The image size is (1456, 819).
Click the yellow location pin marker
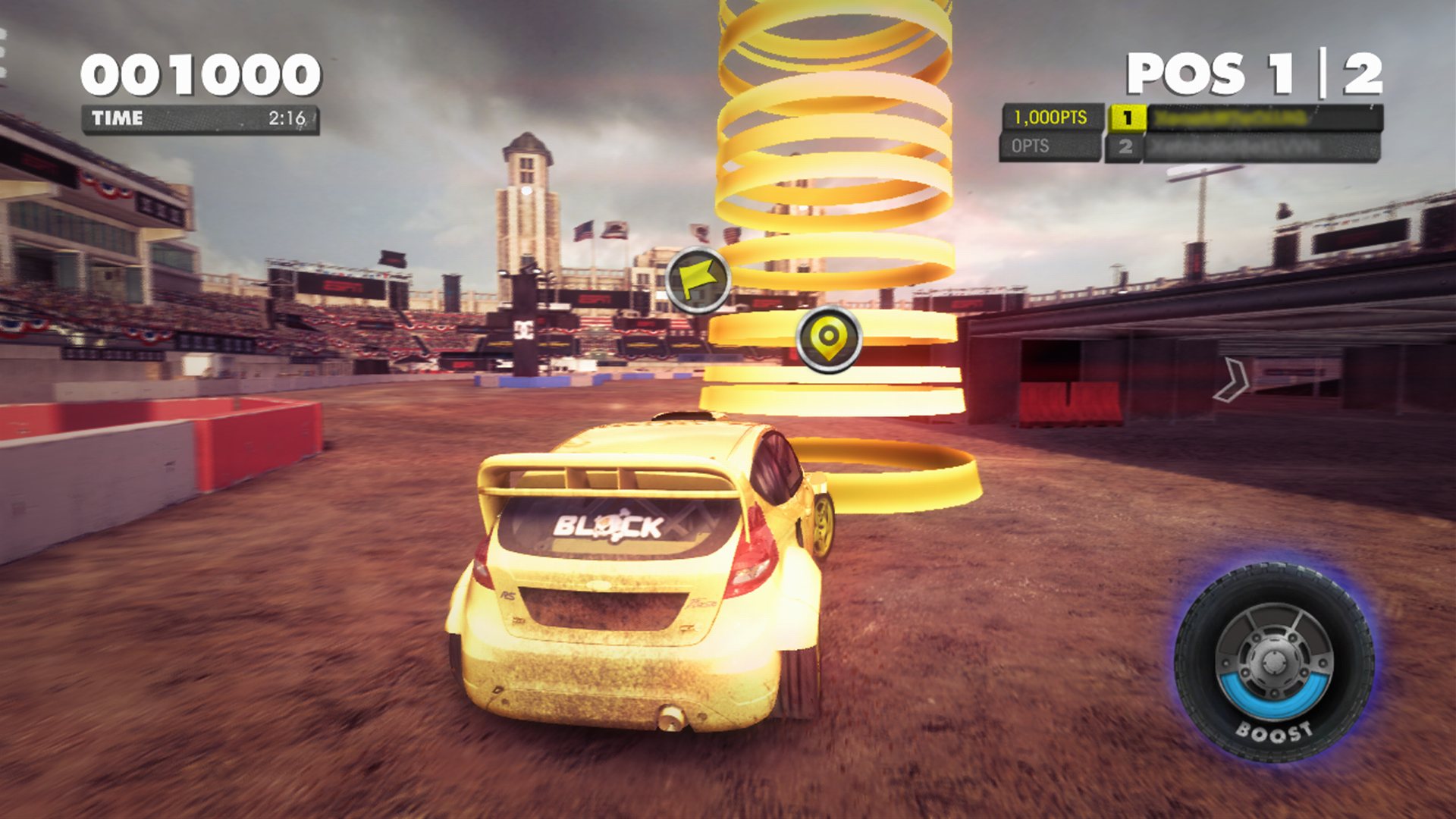[x=829, y=339]
